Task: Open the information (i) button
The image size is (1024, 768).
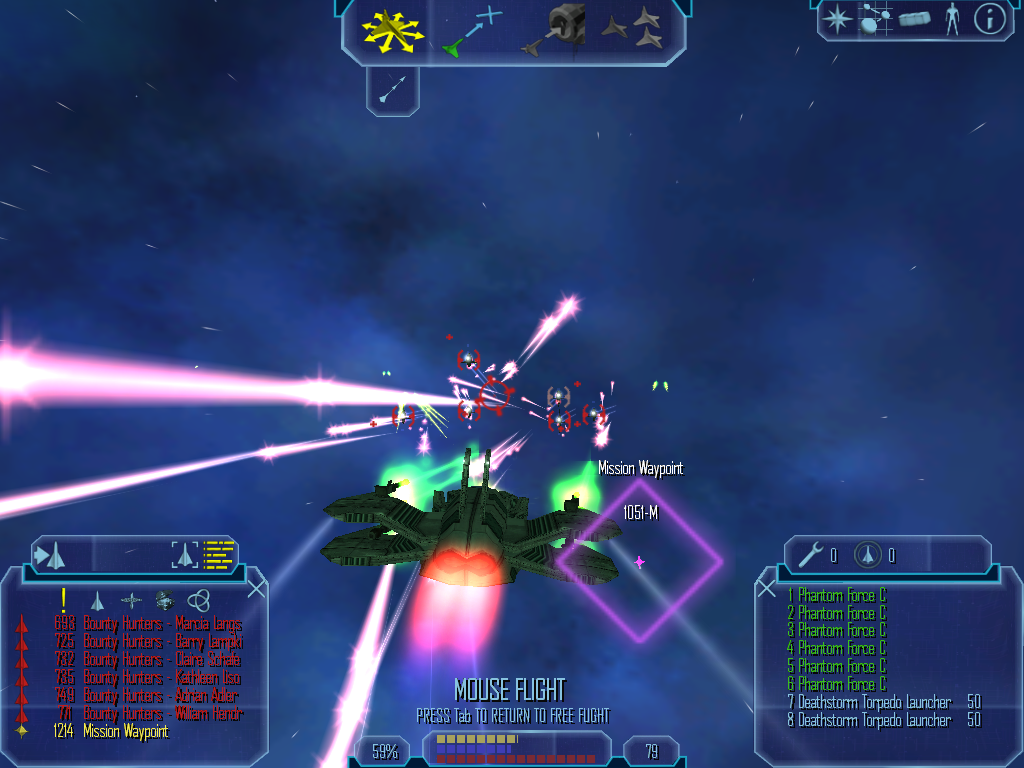Action: [989, 19]
